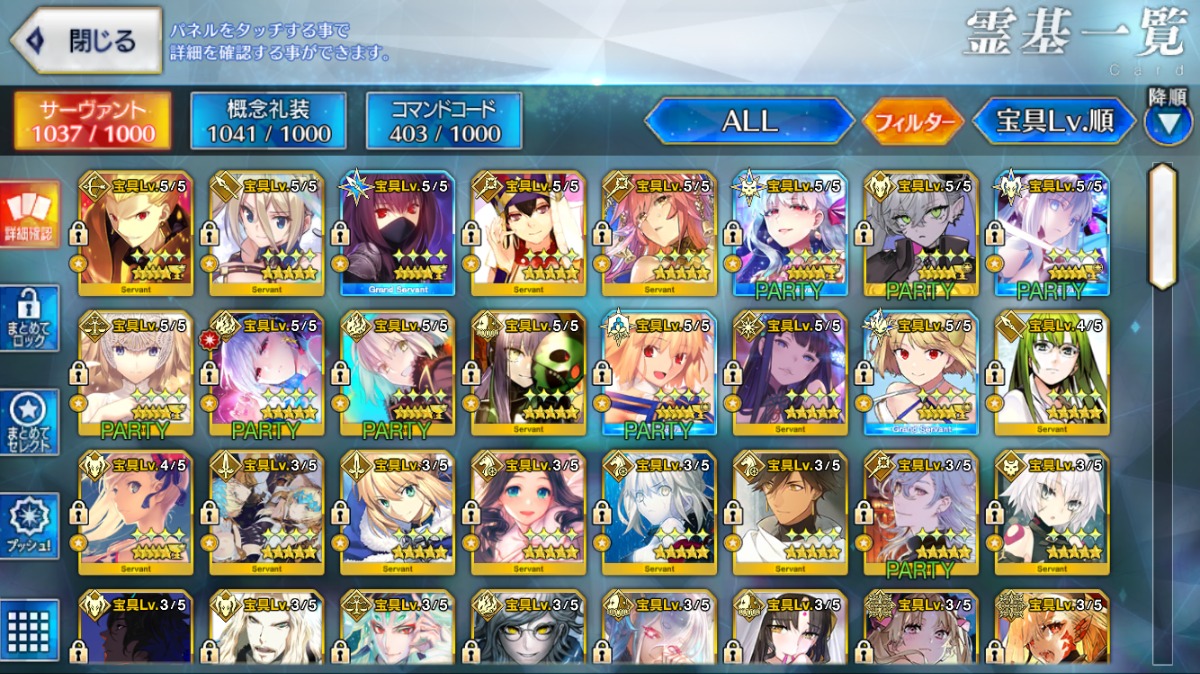The width and height of the screenshot is (1200, 674).
Task: Select まとめてロック bulk lock
Action: click(x=29, y=320)
